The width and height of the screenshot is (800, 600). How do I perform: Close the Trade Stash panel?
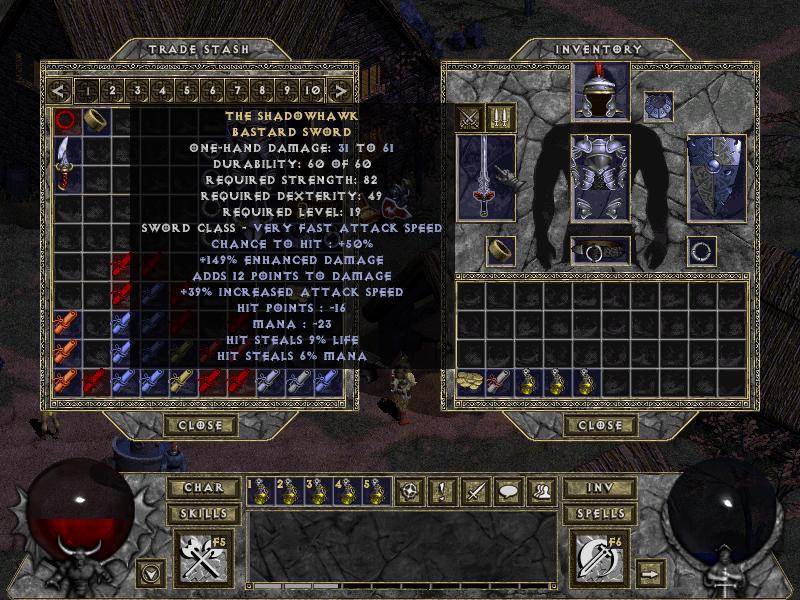click(199, 425)
